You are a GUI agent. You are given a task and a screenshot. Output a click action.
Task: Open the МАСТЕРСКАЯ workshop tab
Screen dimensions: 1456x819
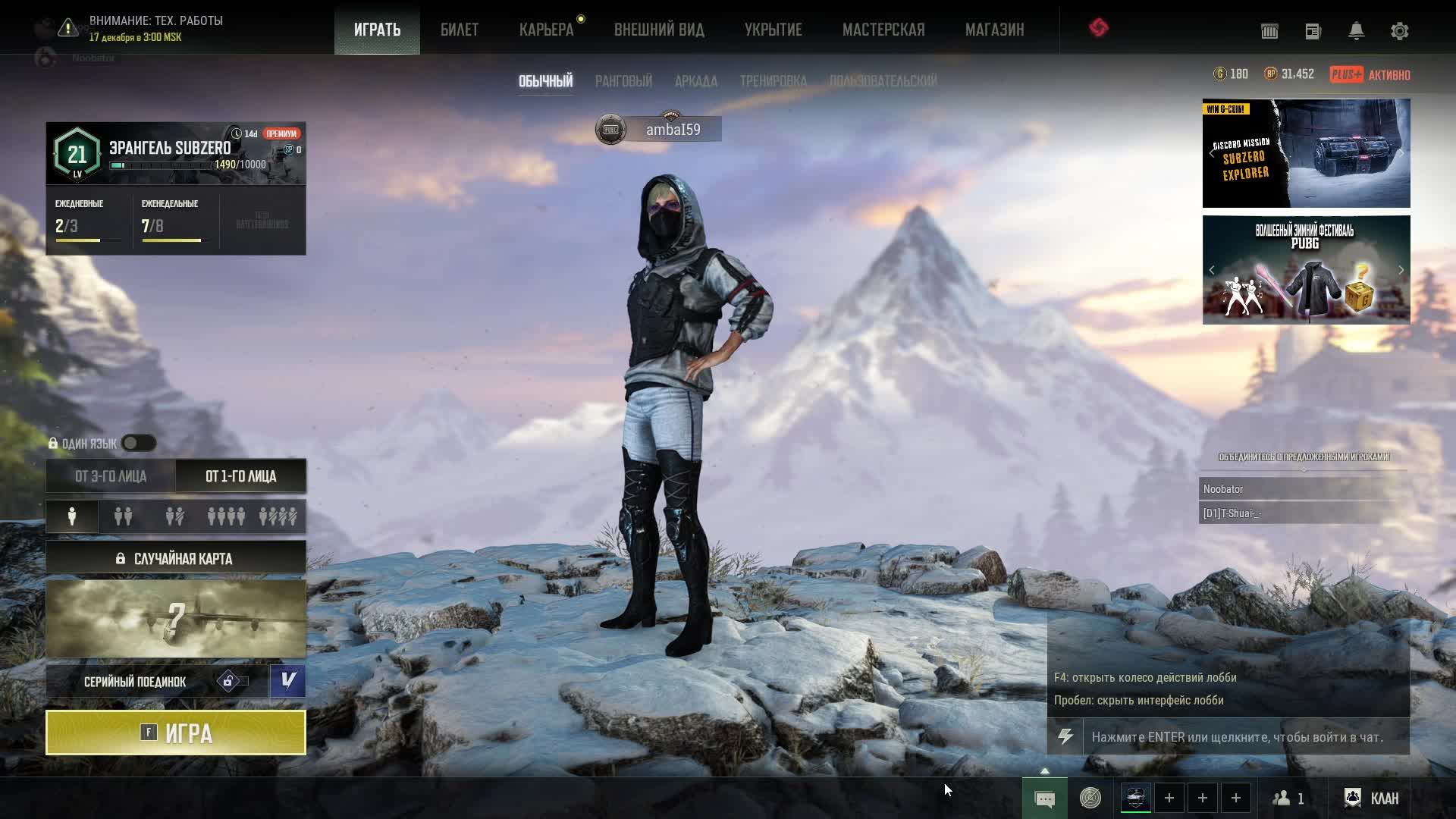pos(883,30)
